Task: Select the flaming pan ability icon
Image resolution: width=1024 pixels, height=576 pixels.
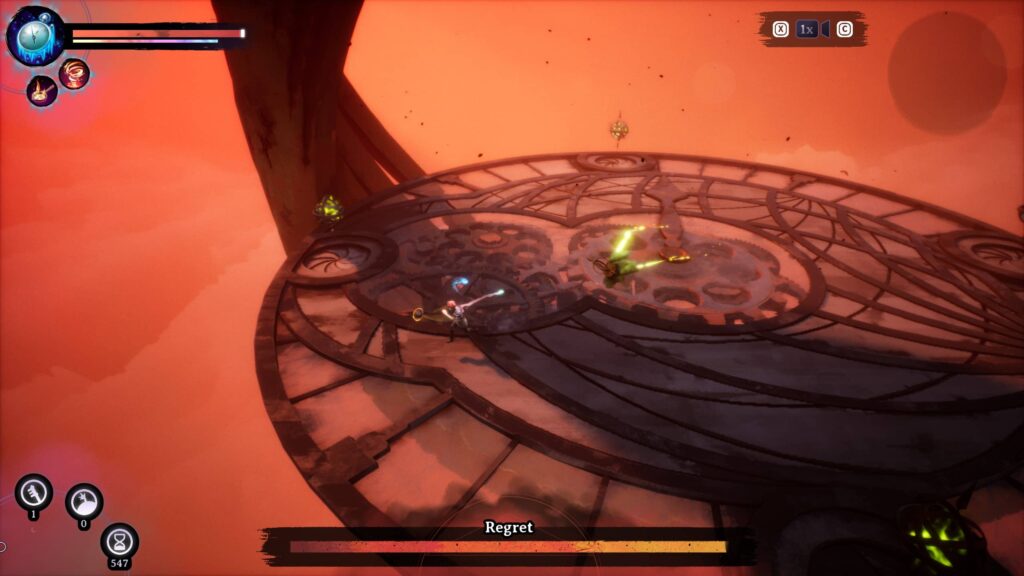Action: [x=42, y=91]
